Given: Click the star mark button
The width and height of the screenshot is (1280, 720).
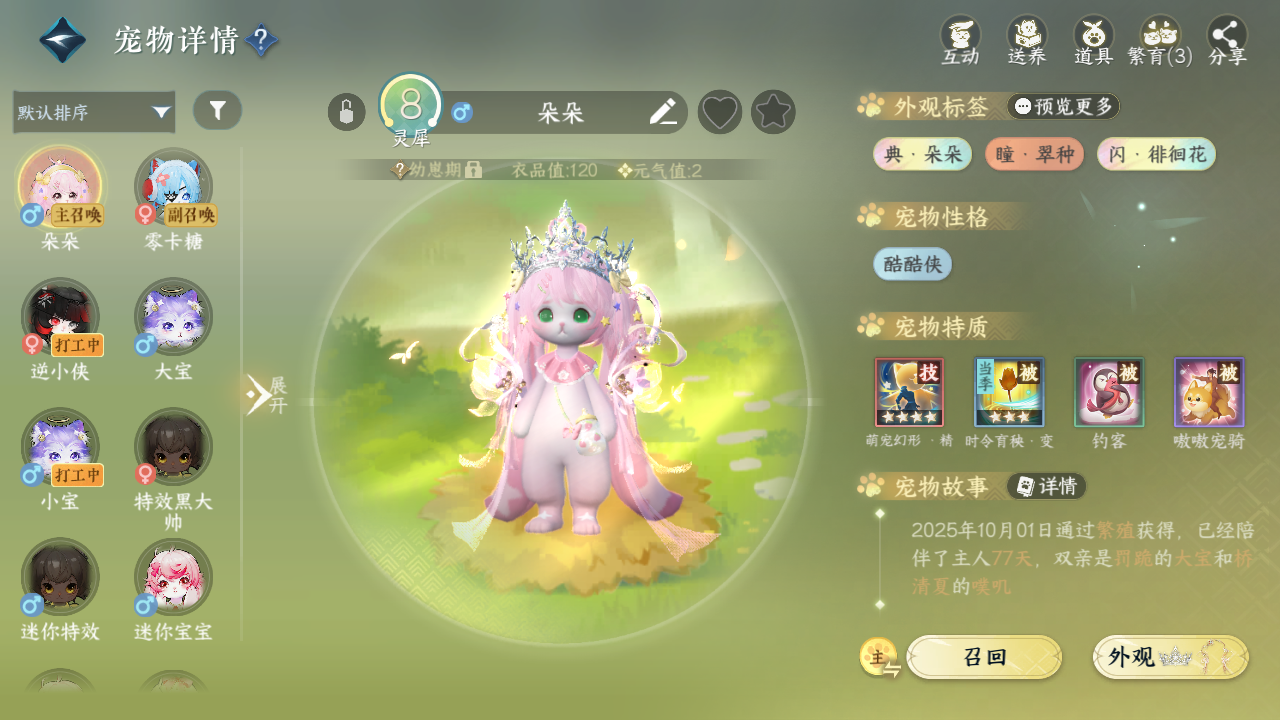Looking at the screenshot, I should (x=773, y=112).
